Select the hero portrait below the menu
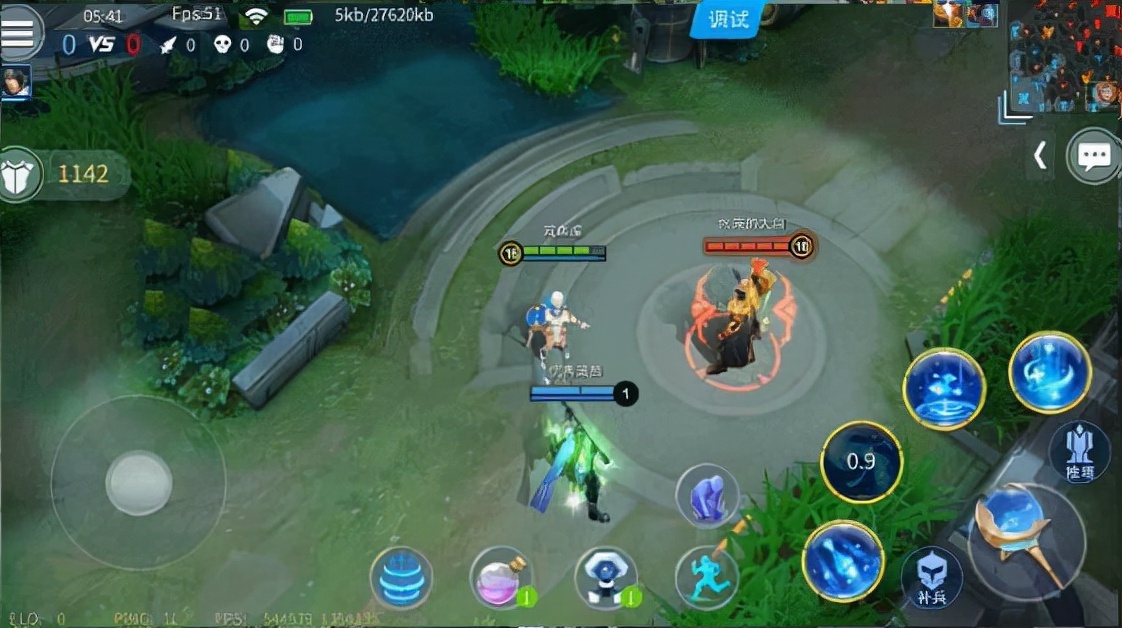Viewport: 1122px width, 628px height. 15,83
